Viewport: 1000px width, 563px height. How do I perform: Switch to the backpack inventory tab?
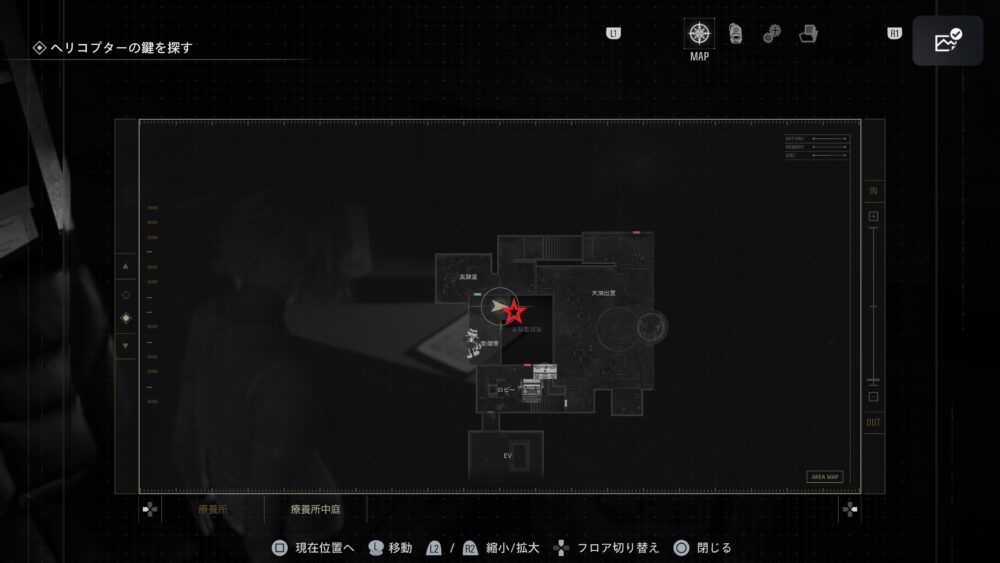pos(735,33)
